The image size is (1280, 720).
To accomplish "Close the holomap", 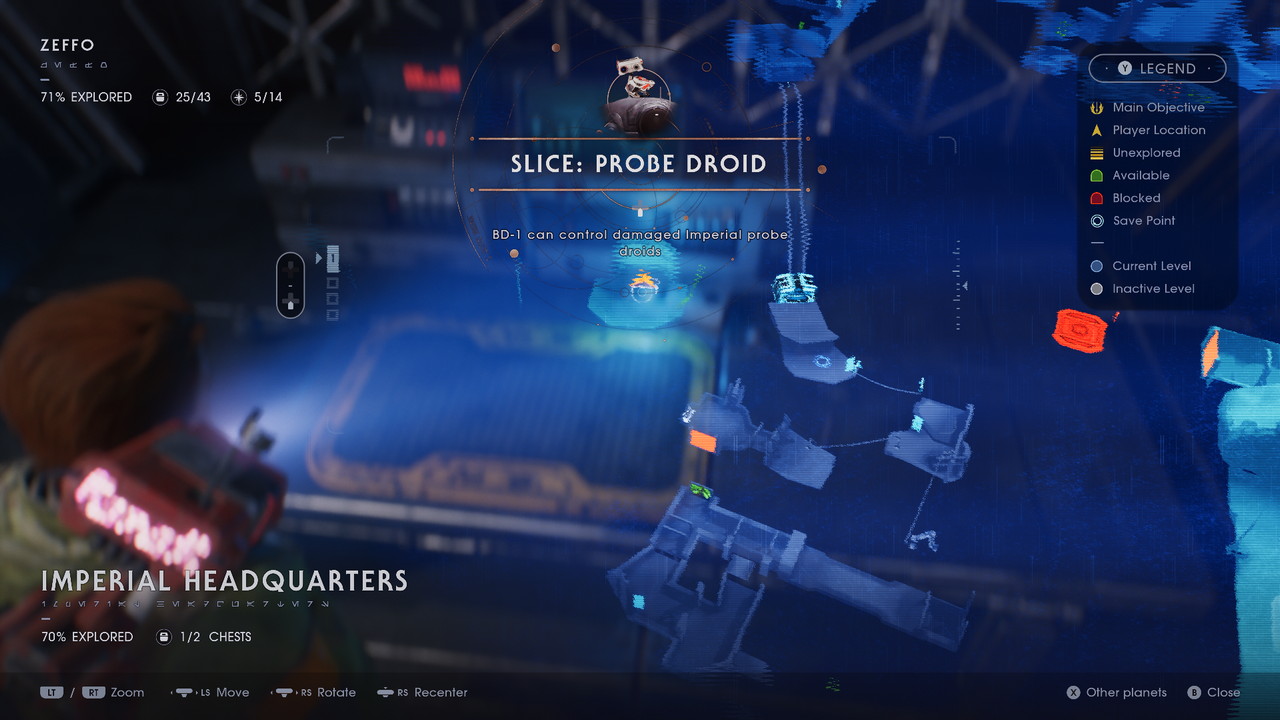I will pyautogui.click(x=1214, y=692).
